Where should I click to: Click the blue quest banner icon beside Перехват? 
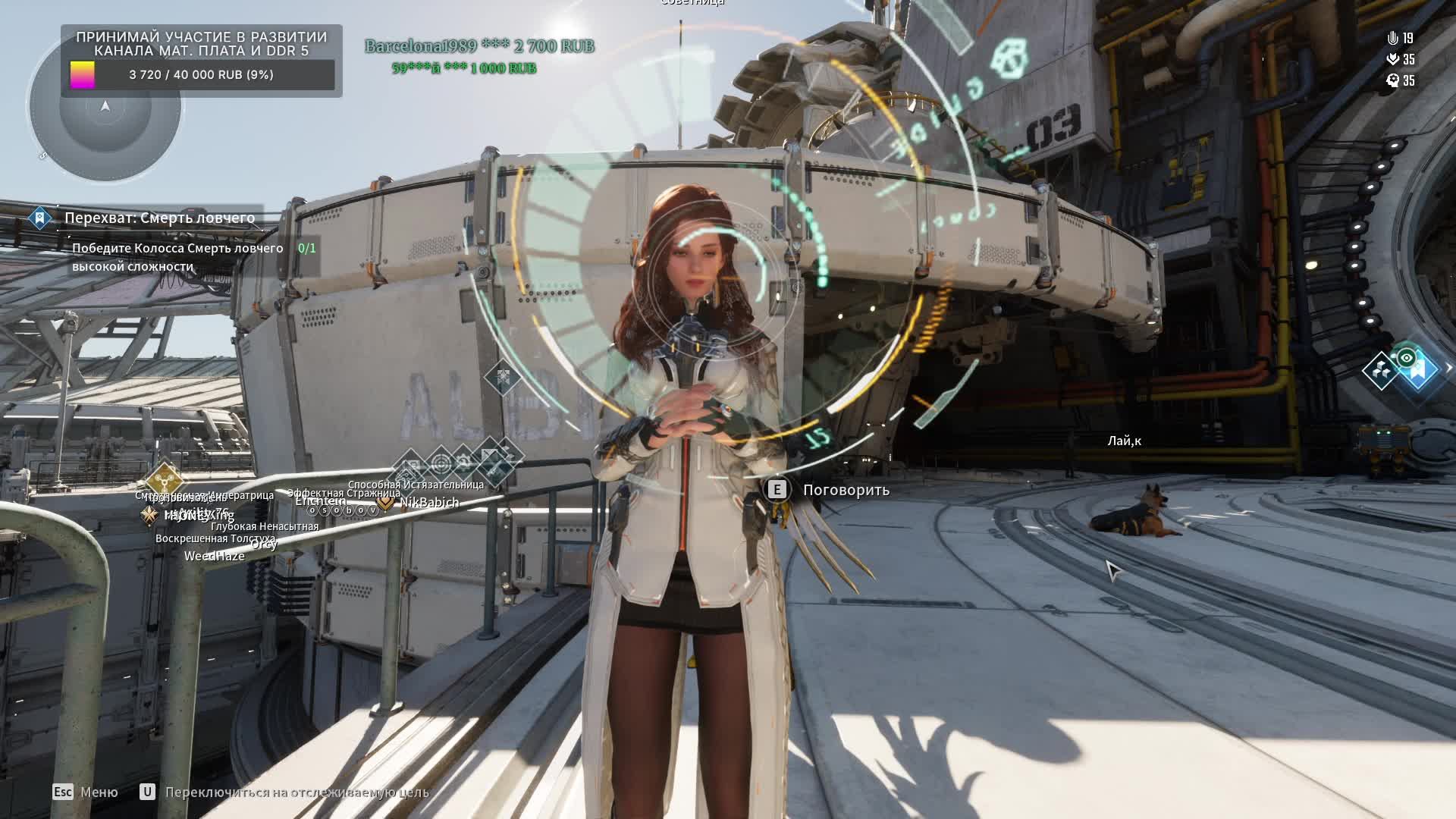point(39,218)
